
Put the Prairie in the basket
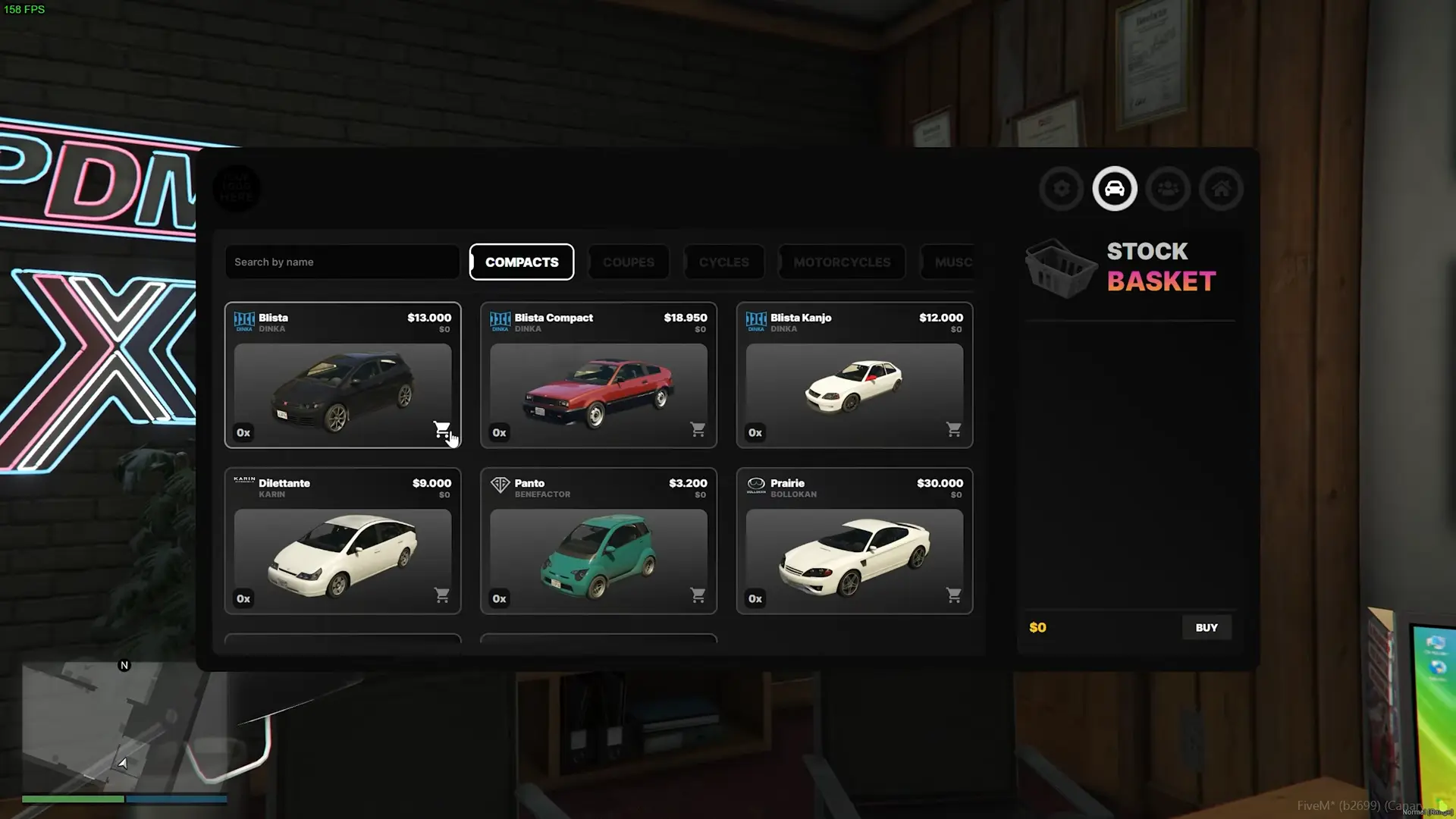[x=954, y=595]
